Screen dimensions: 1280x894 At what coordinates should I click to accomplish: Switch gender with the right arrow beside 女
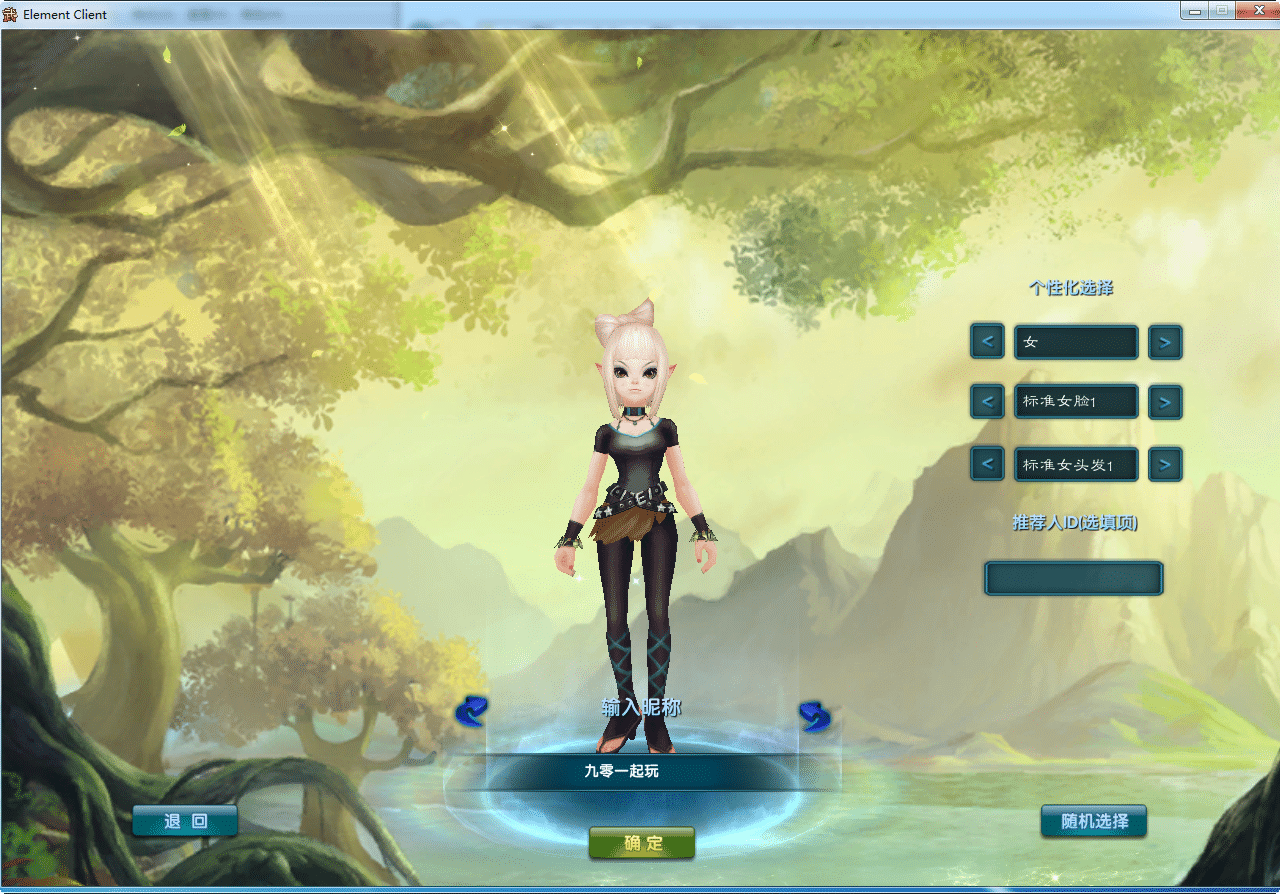click(x=1165, y=342)
